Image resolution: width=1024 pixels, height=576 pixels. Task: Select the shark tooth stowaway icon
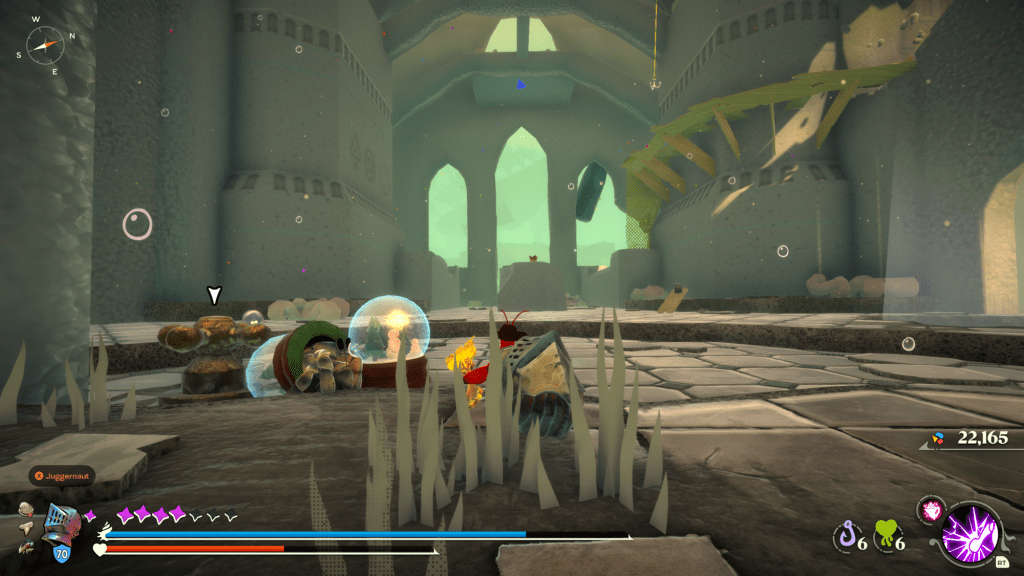[x=25, y=527]
